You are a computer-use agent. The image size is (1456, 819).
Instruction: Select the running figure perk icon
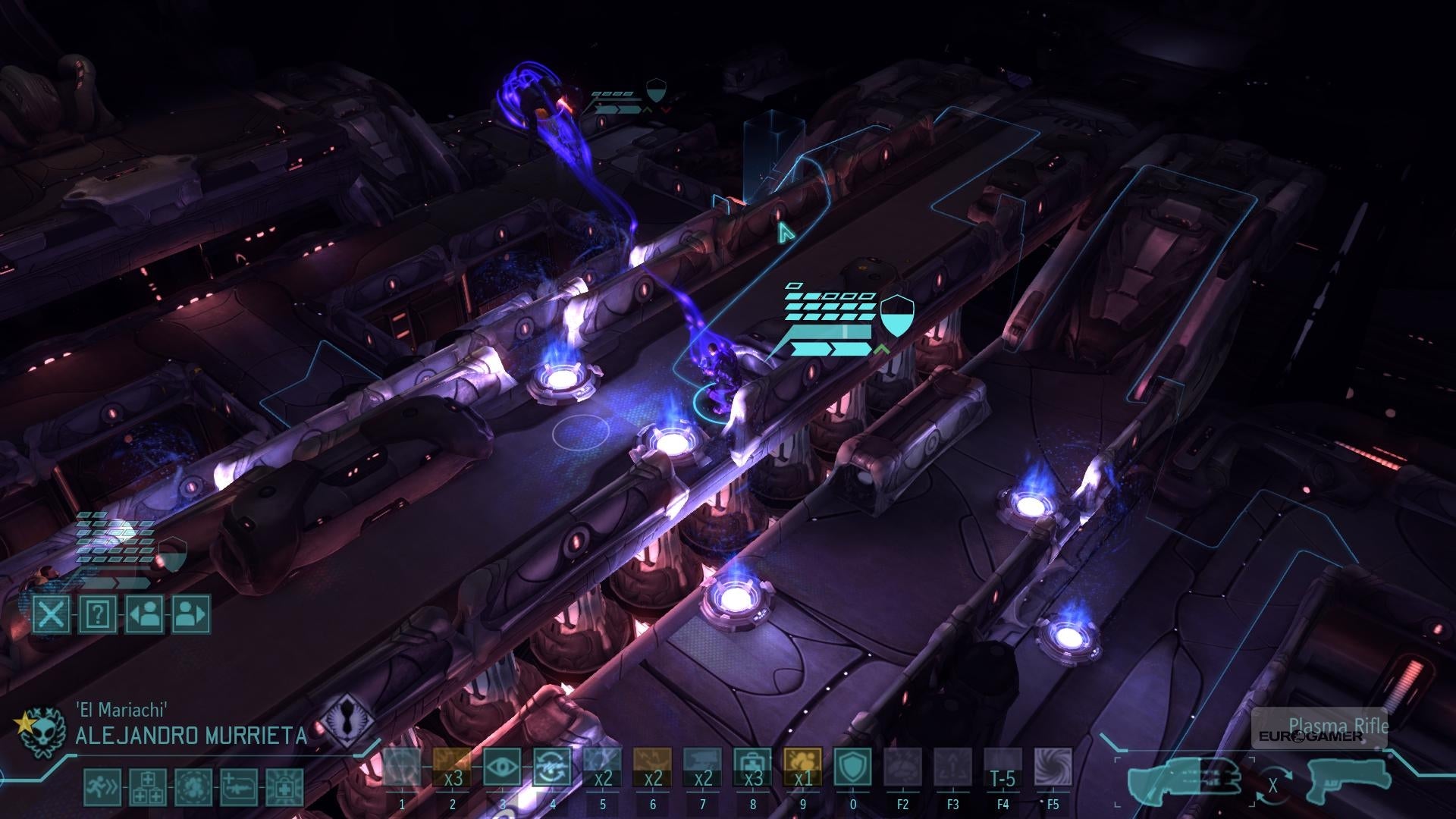coord(102,787)
